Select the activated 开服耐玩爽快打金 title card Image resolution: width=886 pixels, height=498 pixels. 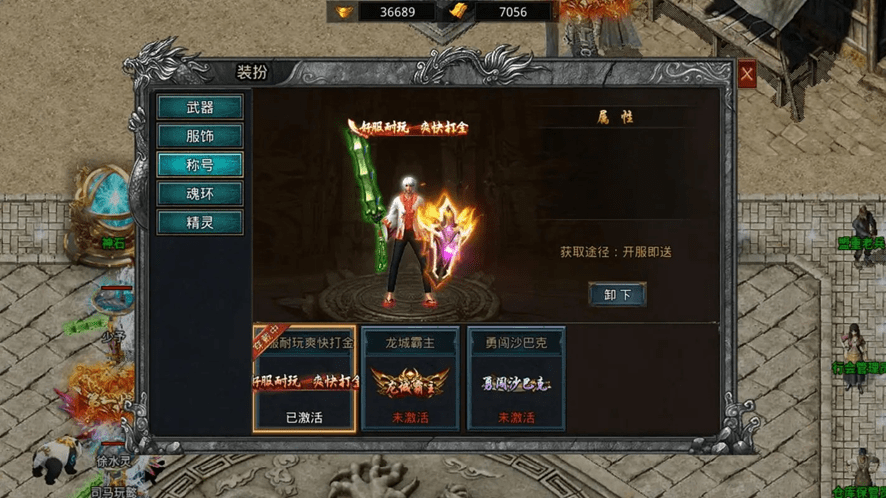click(305, 380)
